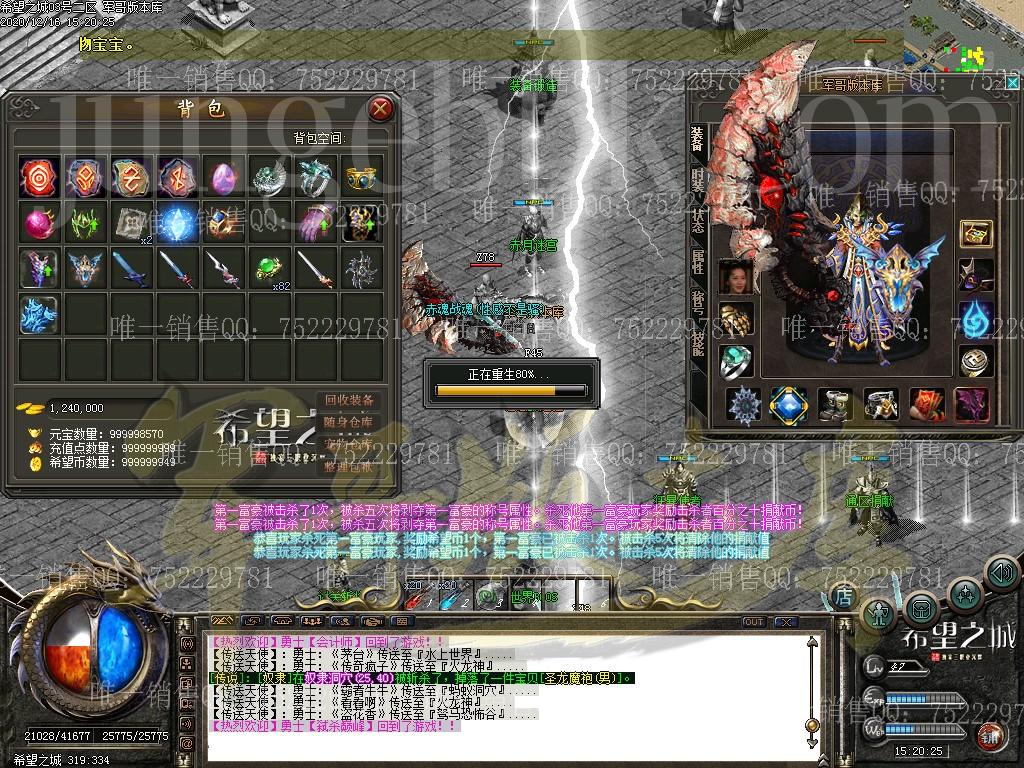Open the 店 shop button

coord(844,596)
